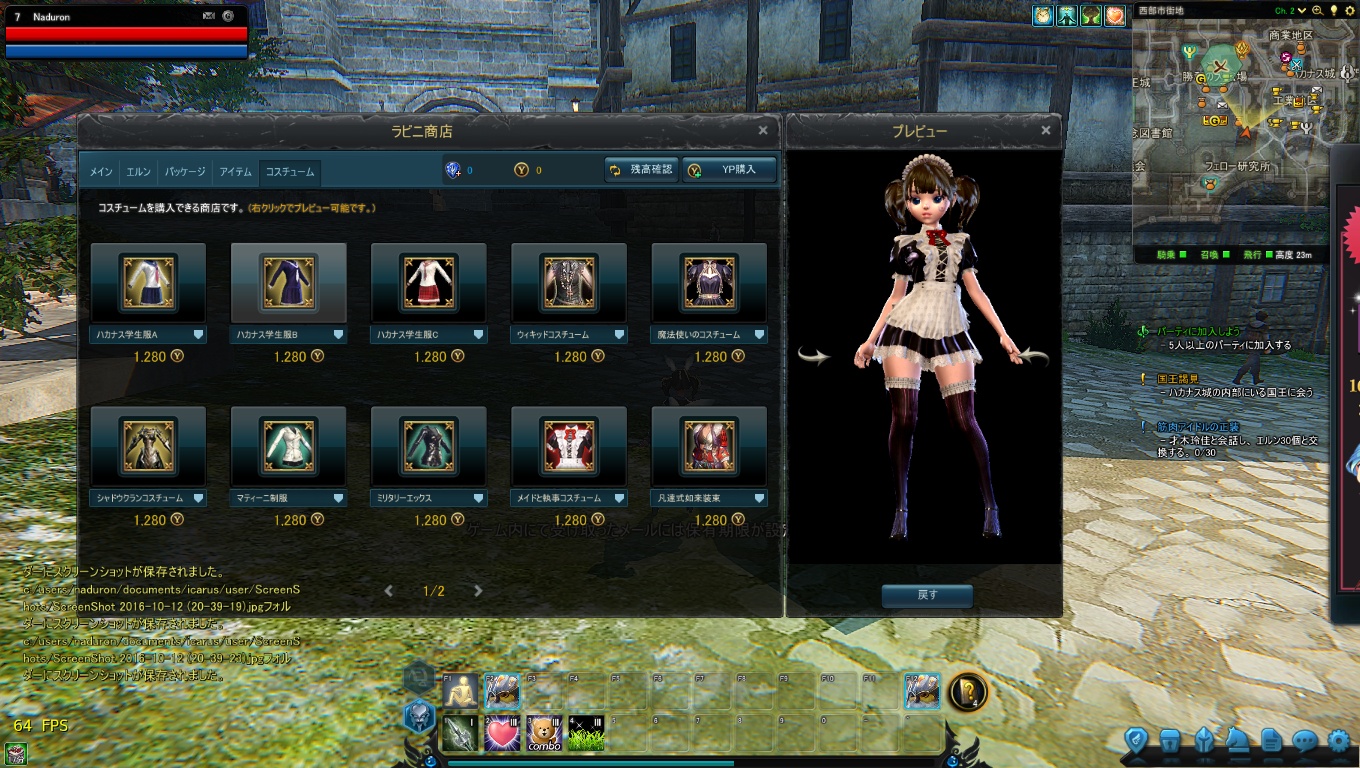Open the YP購入 purchase button

[x=729, y=170]
